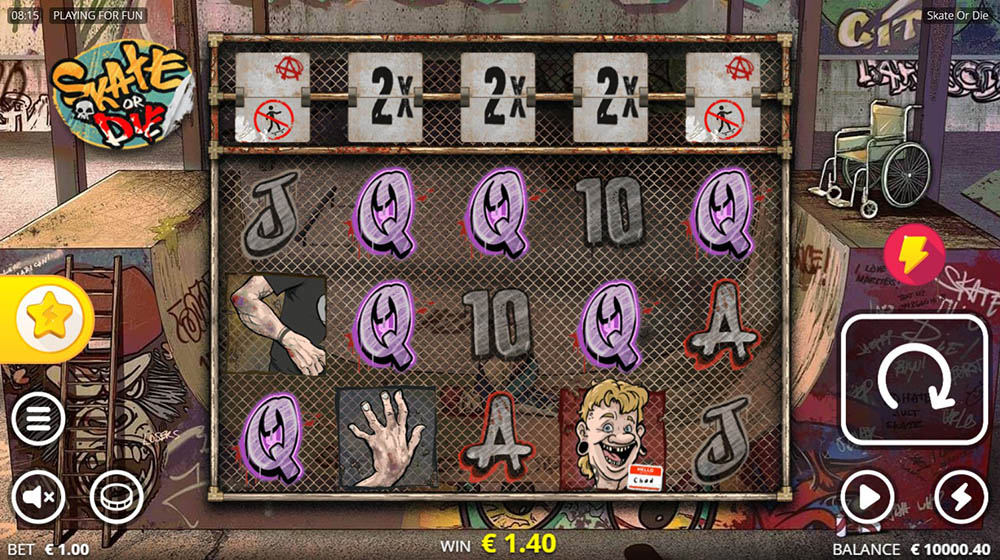The image size is (1000, 560).
Task: Open the yellow star bonus feature tab
Action: pos(46,320)
